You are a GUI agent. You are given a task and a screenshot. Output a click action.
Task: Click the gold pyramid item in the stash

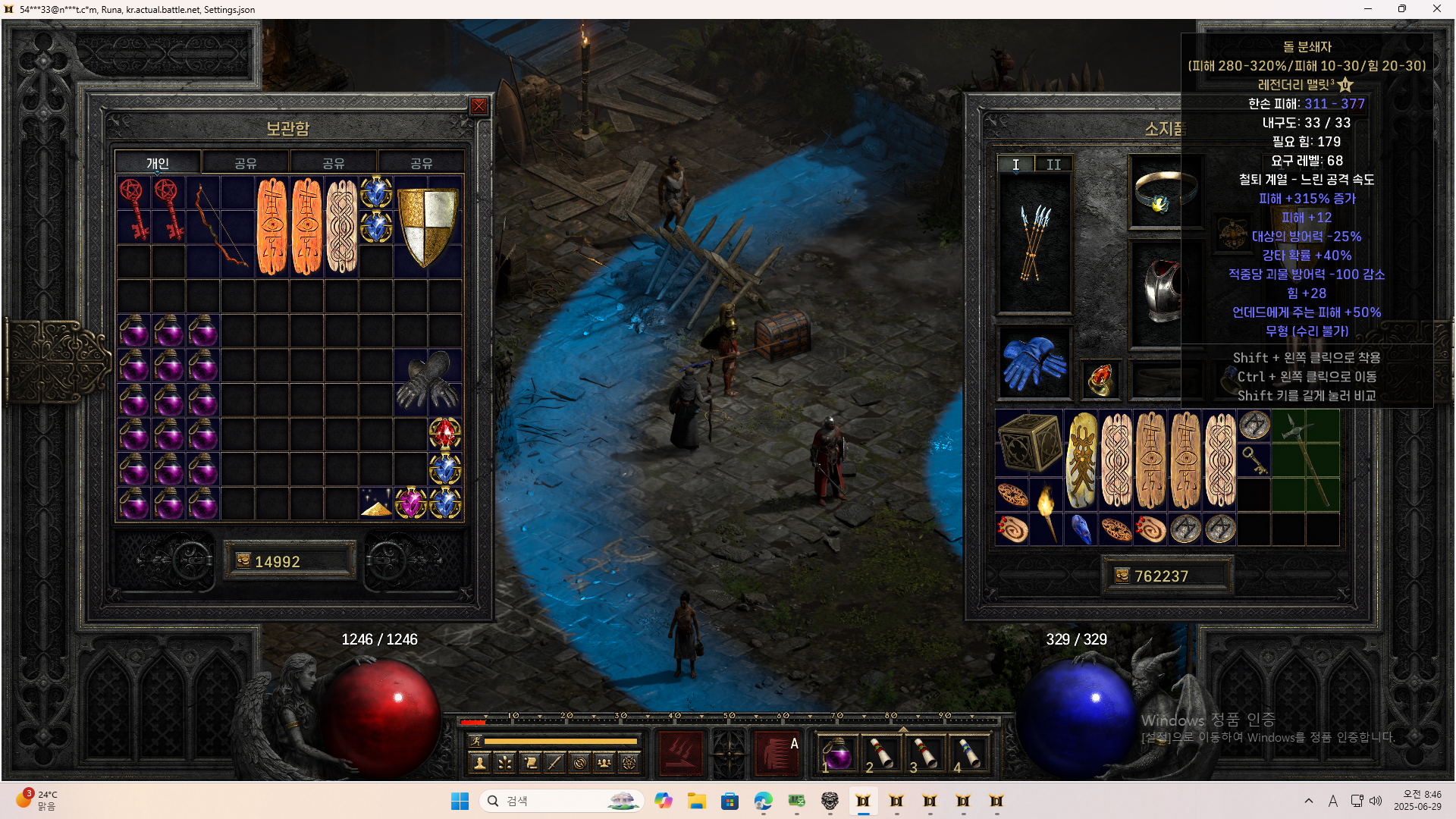(376, 504)
